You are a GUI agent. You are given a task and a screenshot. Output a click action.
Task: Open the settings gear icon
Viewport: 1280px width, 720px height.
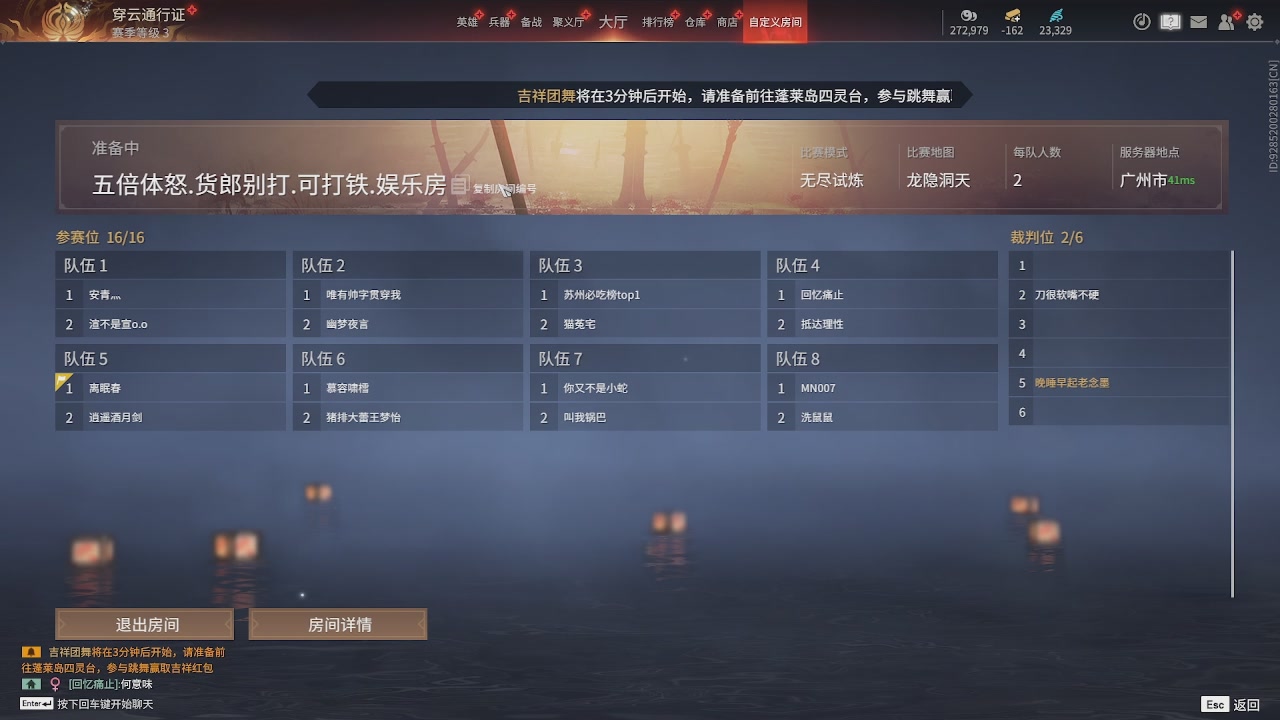[1254, 21]
